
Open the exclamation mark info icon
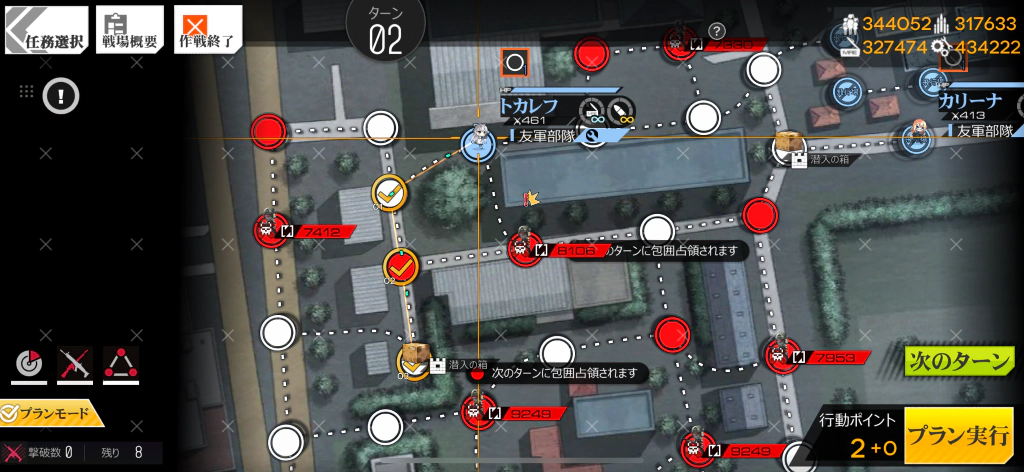point(61,96)
